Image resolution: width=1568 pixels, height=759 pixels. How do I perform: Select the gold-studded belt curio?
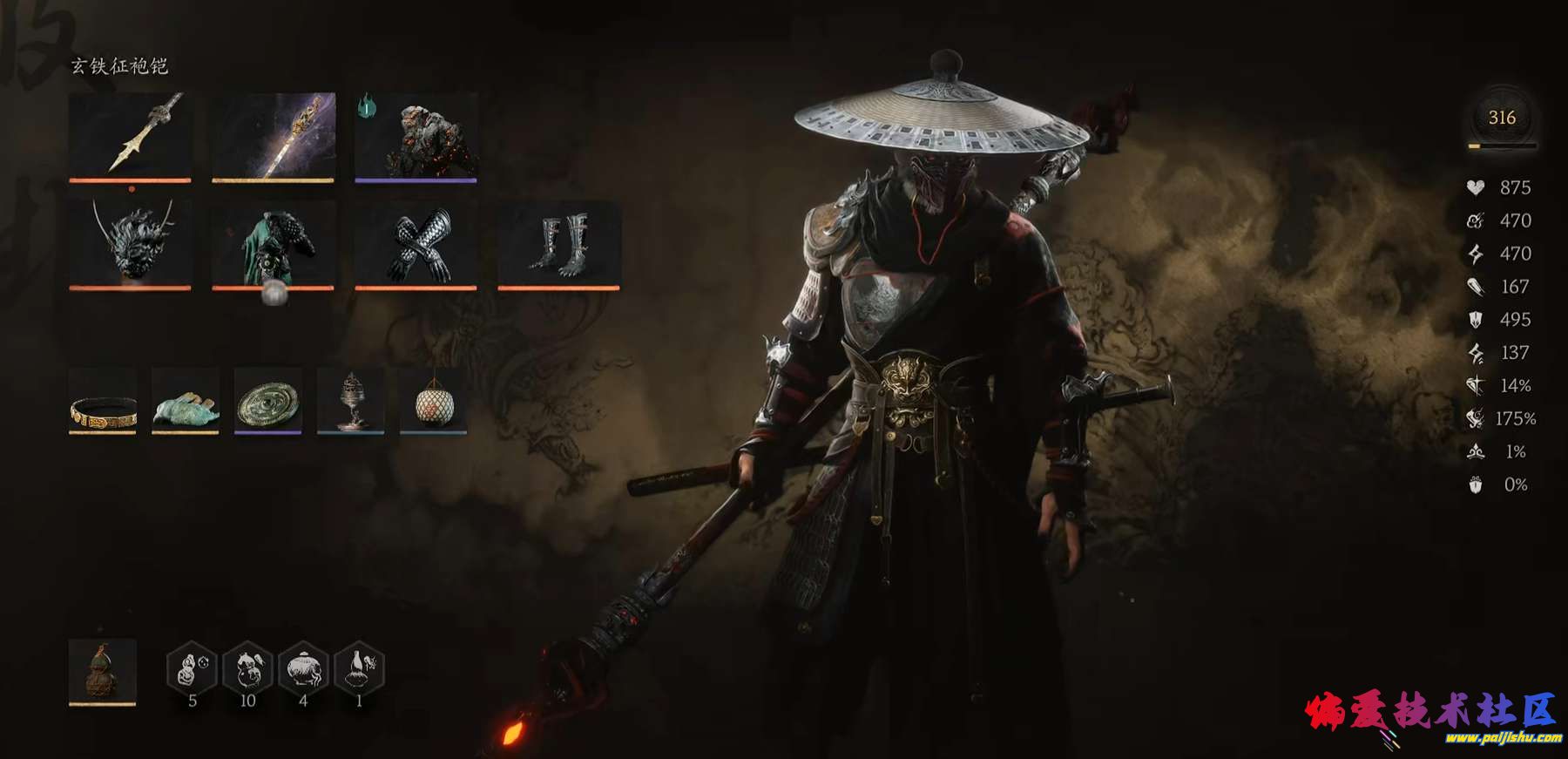coord(103,401)
